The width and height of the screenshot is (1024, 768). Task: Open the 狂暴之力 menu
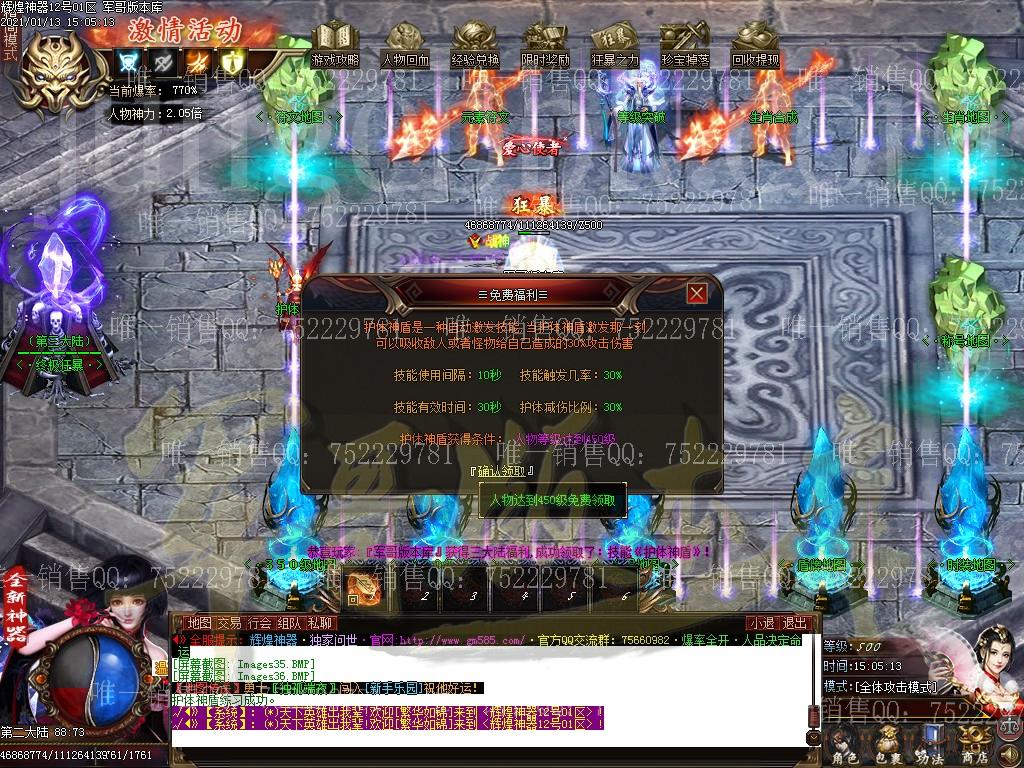pos(615,46)
